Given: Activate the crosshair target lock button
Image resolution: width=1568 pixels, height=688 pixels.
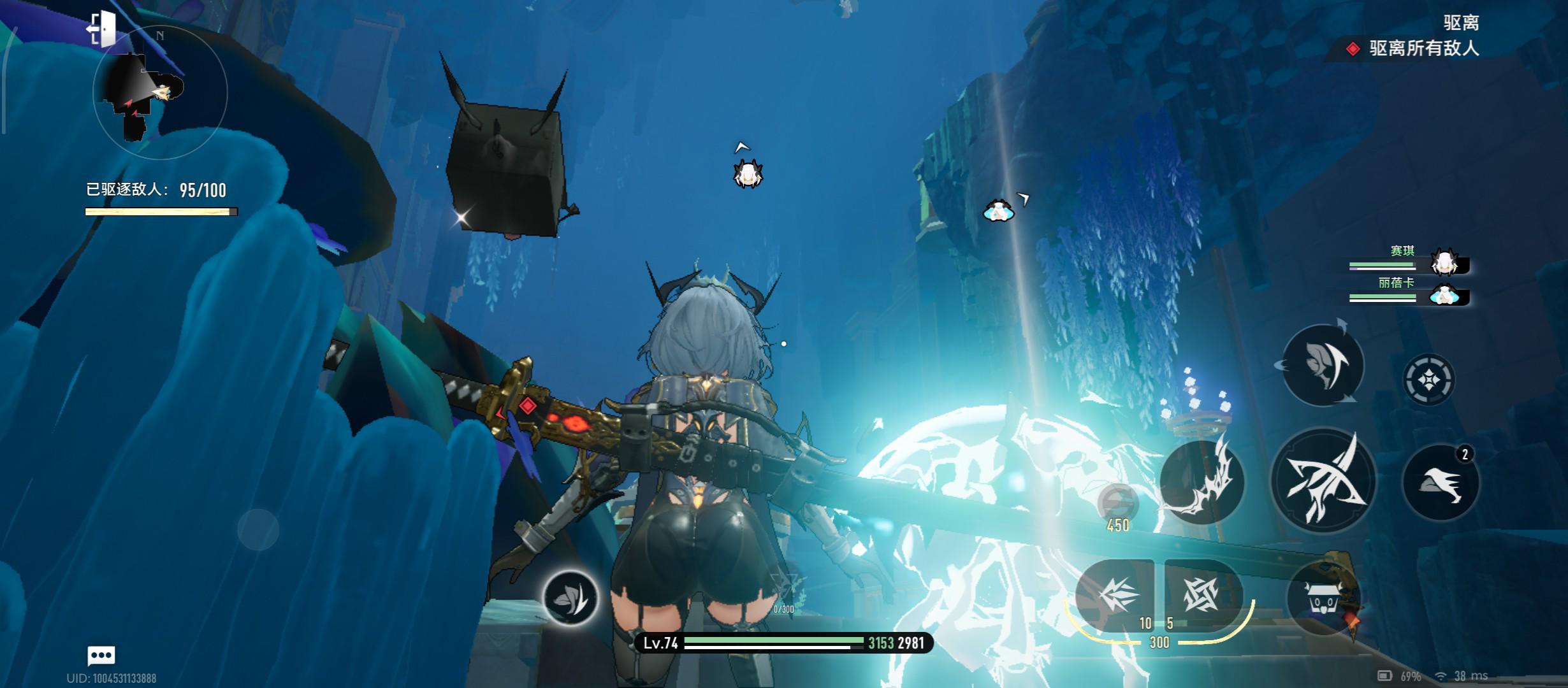Looking at the screenshot, I should tap(1428, 380).
